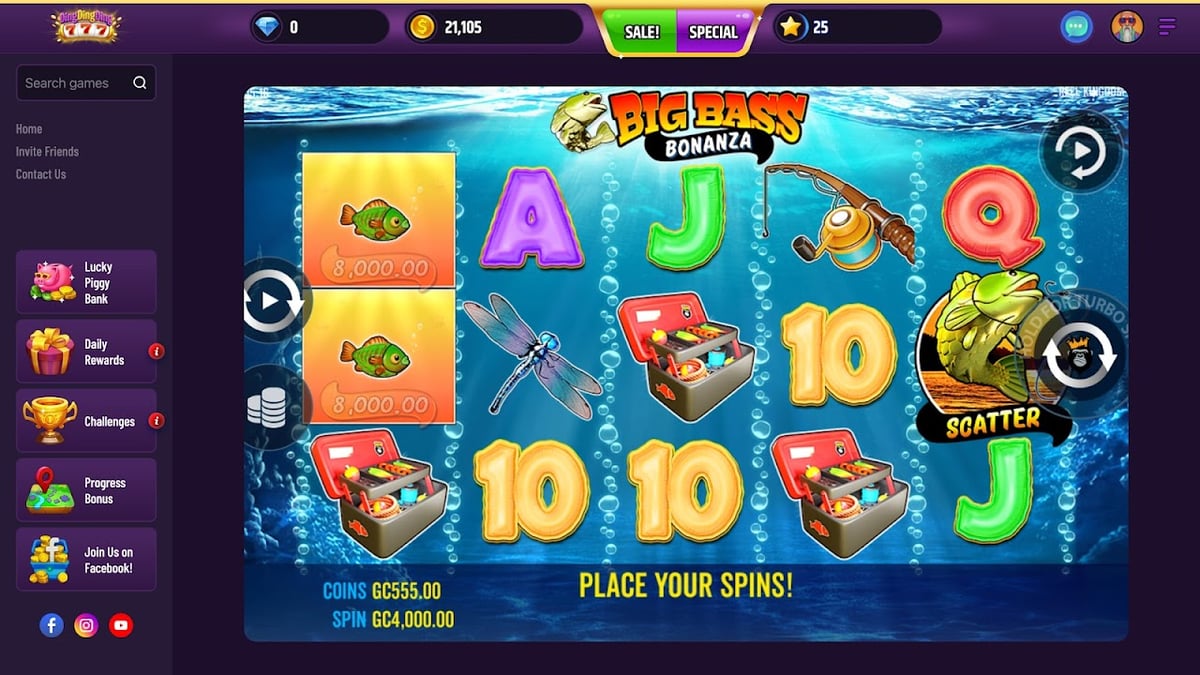1200x675 pixels.
Task: Click the DingDingDing 777 logo
Action: (86, 26)
